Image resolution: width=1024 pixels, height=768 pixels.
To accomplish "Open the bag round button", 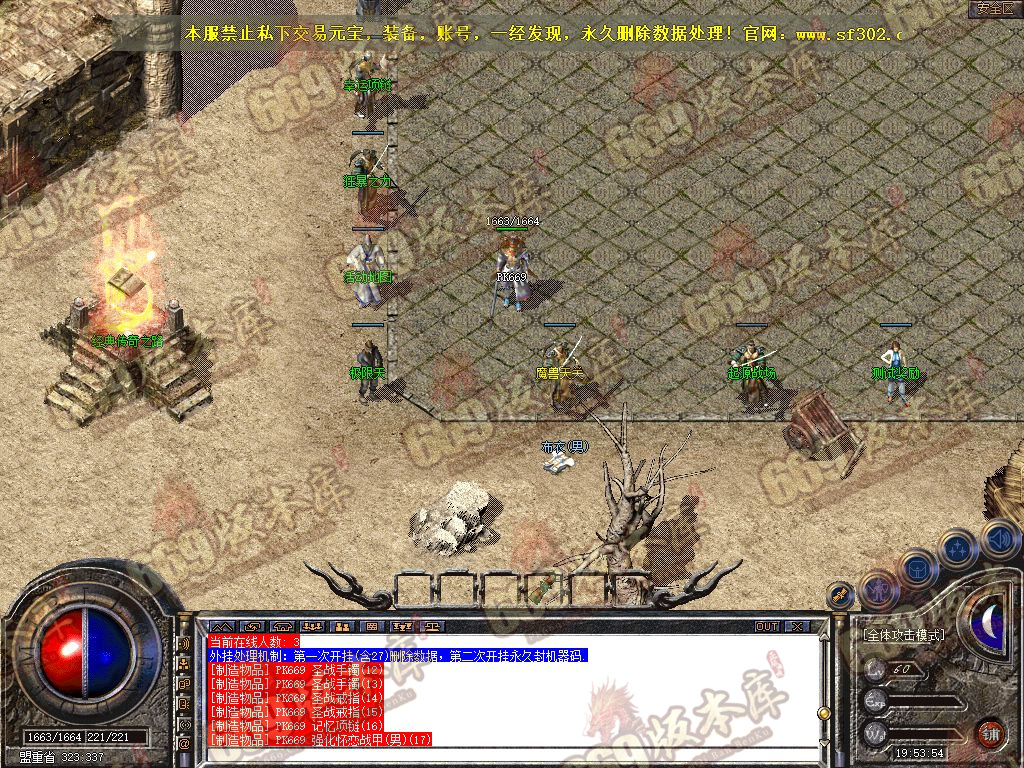I will (x=918, y=567).
